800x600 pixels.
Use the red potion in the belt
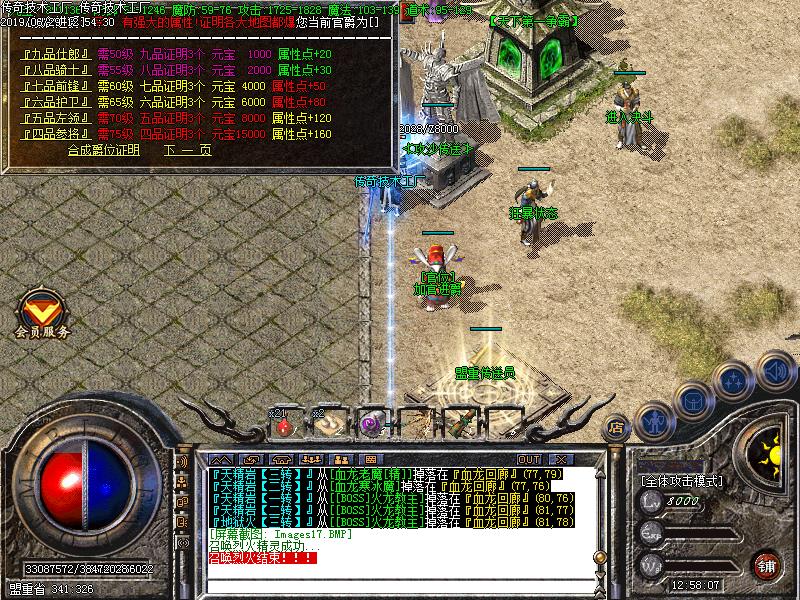(285, 425)
